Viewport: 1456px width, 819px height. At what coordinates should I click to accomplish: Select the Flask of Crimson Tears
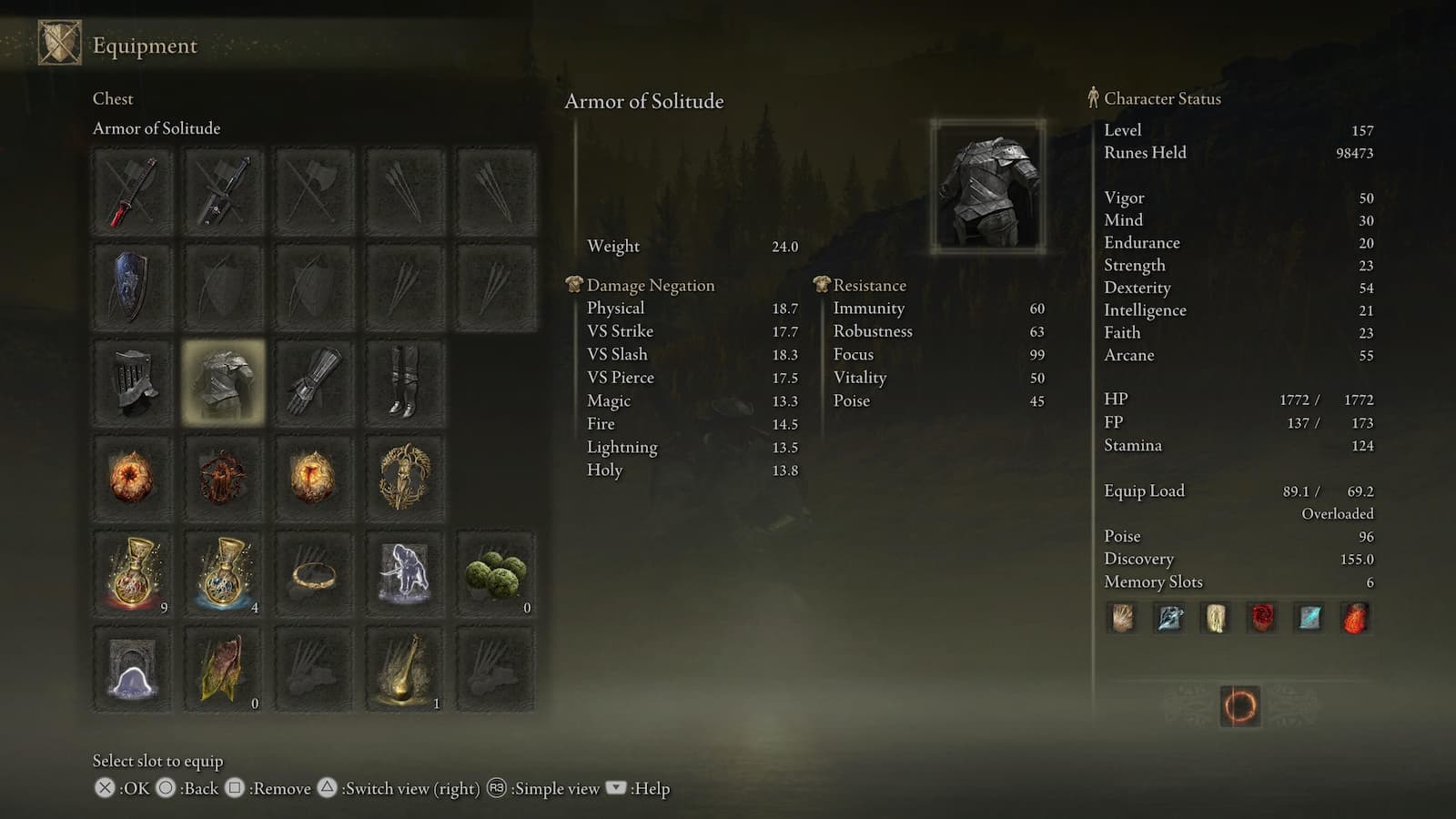click(132, 573)
